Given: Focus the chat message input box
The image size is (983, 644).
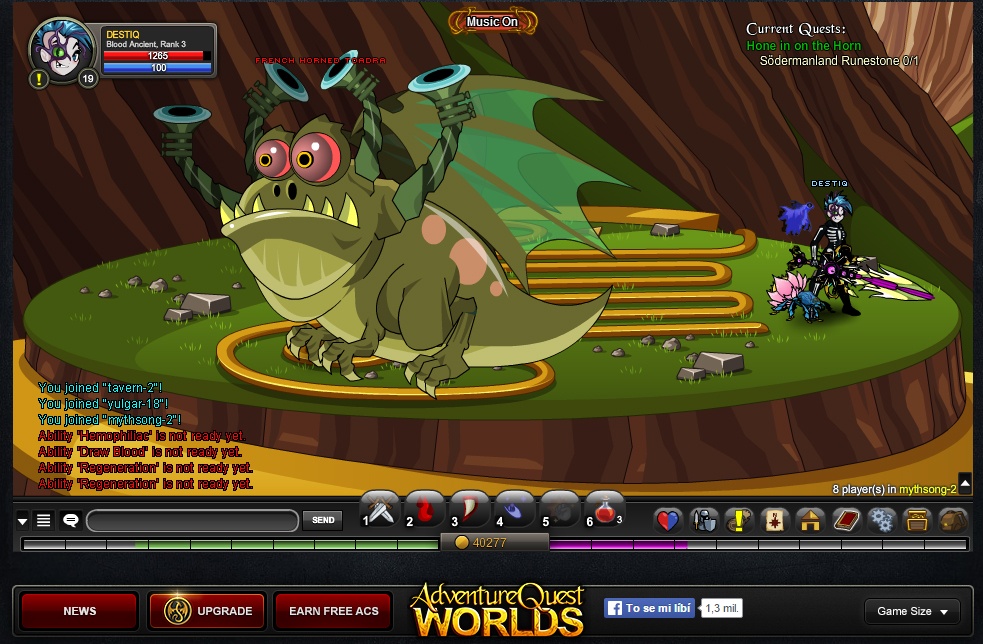Looking at the screenshot, I should 192,521.
